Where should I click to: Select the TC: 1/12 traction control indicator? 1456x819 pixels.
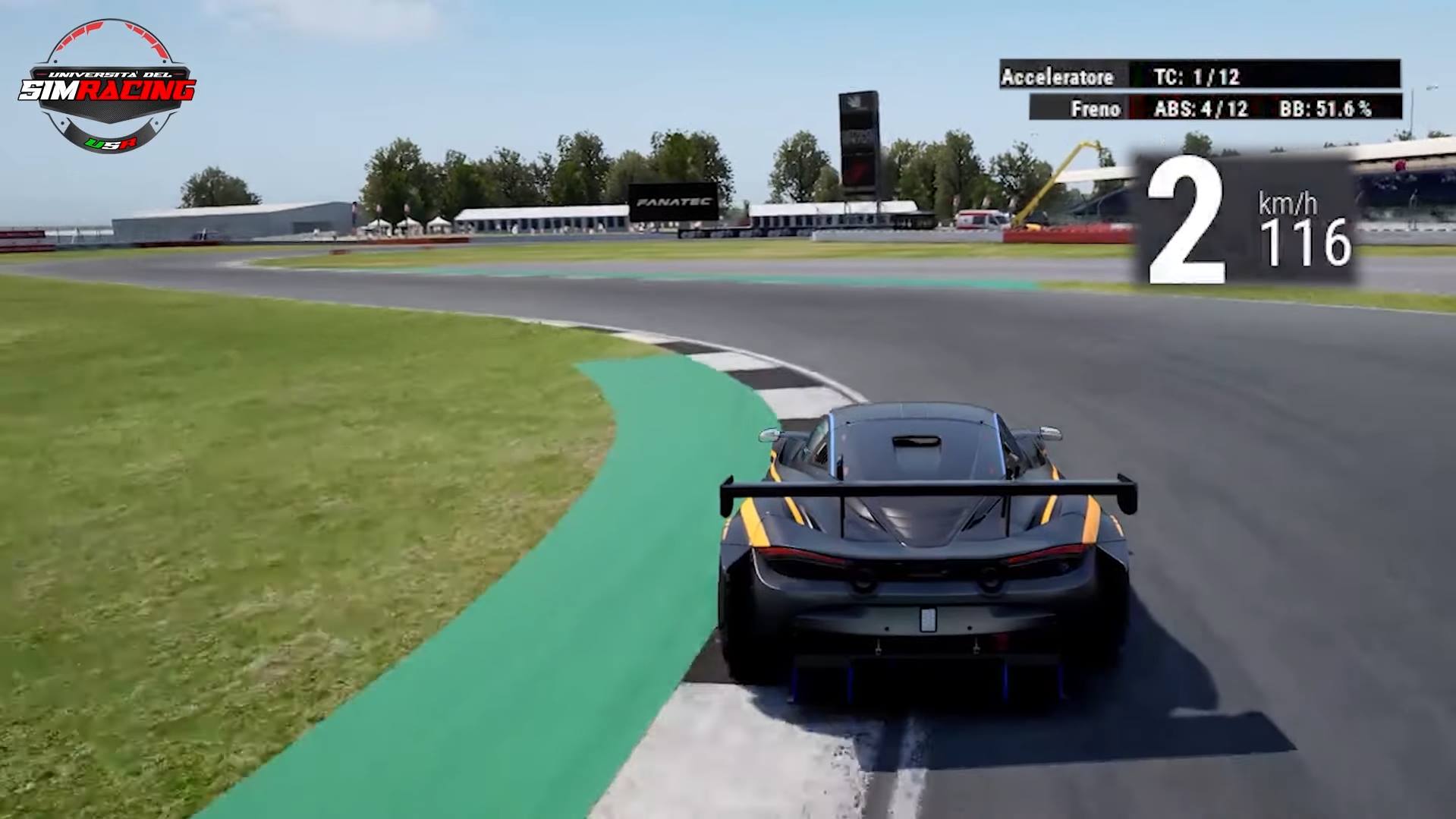pyautogui.click(x=1199, y=77)
